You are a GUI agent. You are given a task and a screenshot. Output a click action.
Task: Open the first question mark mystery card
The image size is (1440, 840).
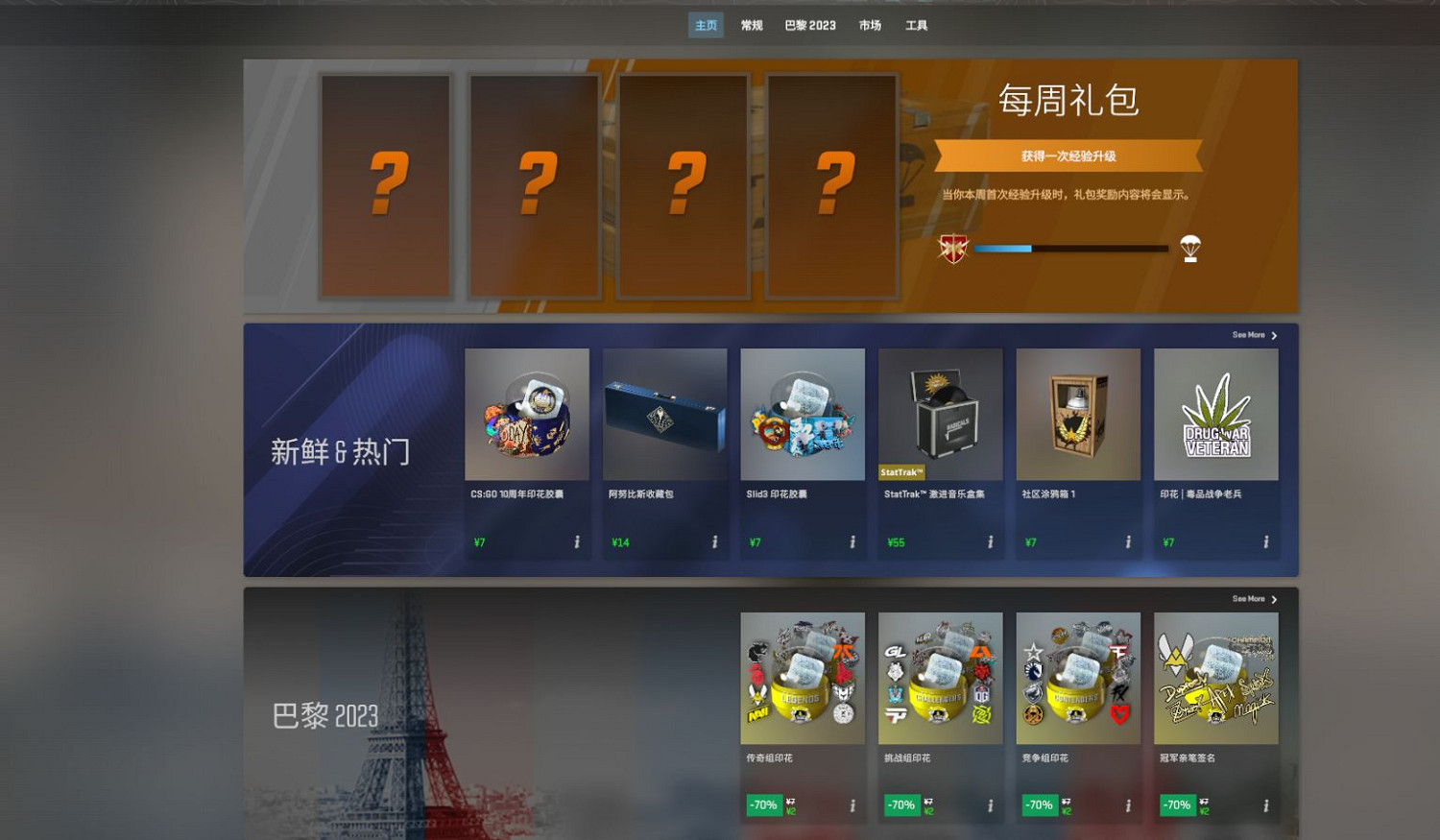coord(387,184)
